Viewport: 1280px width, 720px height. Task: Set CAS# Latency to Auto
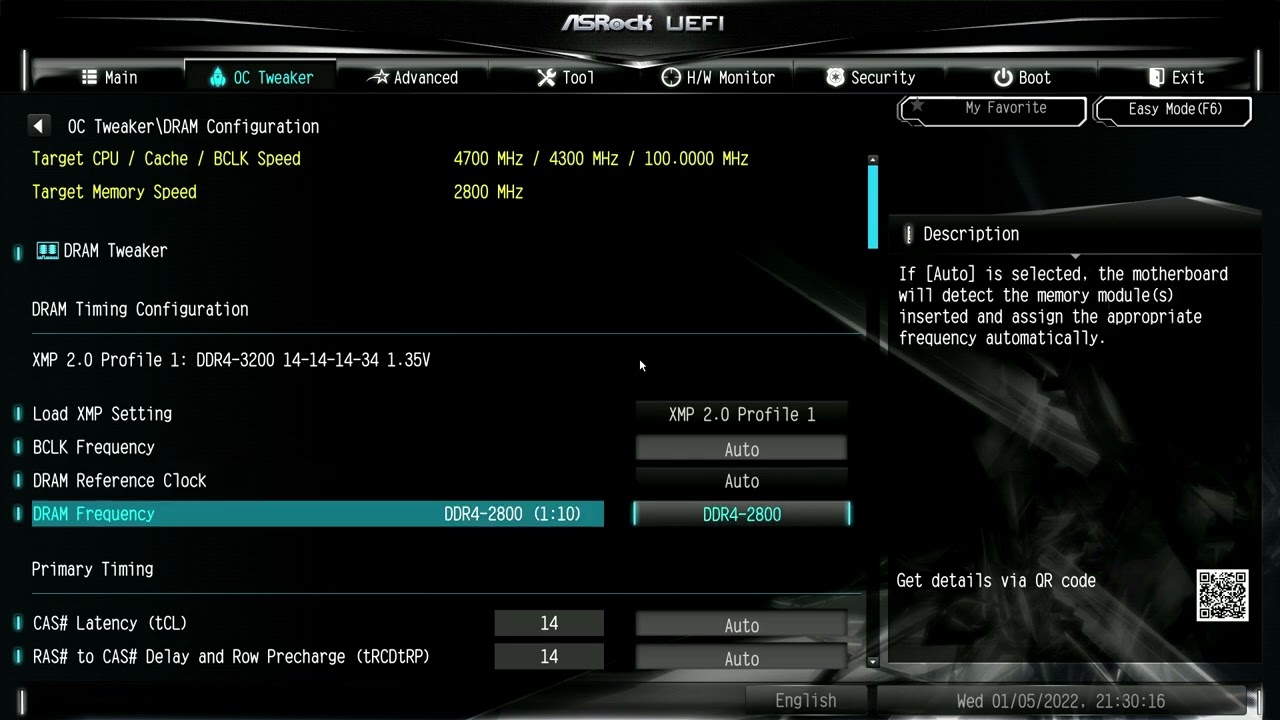coord(741,624)
